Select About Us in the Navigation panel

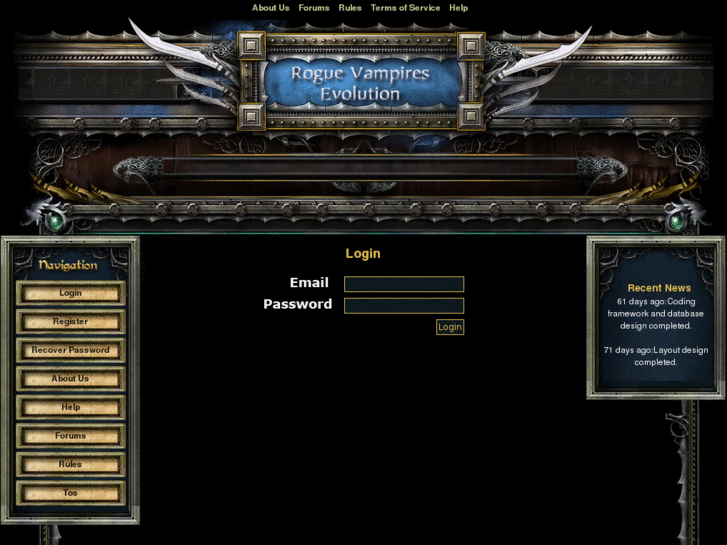click(70, 379)
